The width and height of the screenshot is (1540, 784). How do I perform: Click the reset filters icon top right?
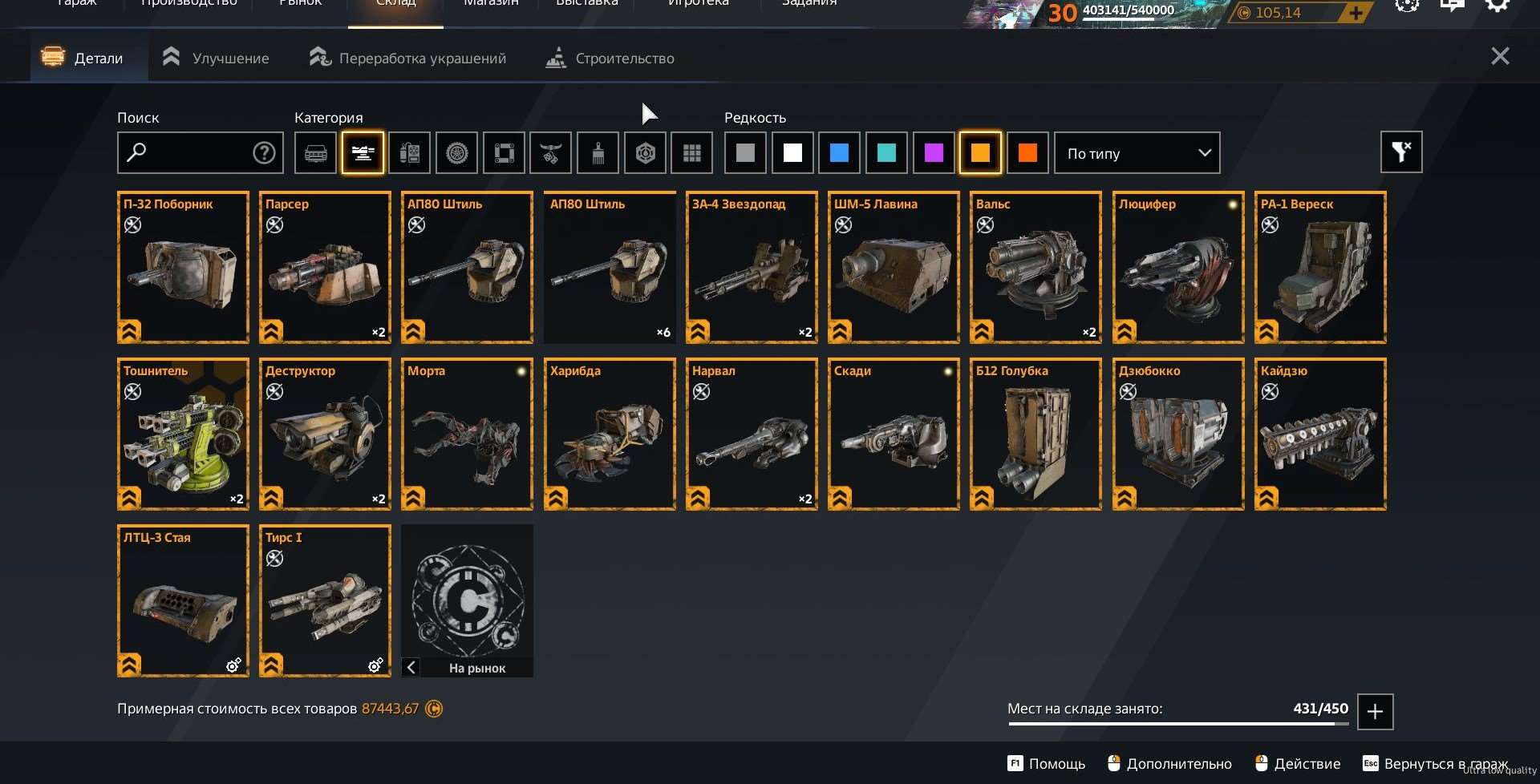pyautogui.click(x=1401, y=152)
